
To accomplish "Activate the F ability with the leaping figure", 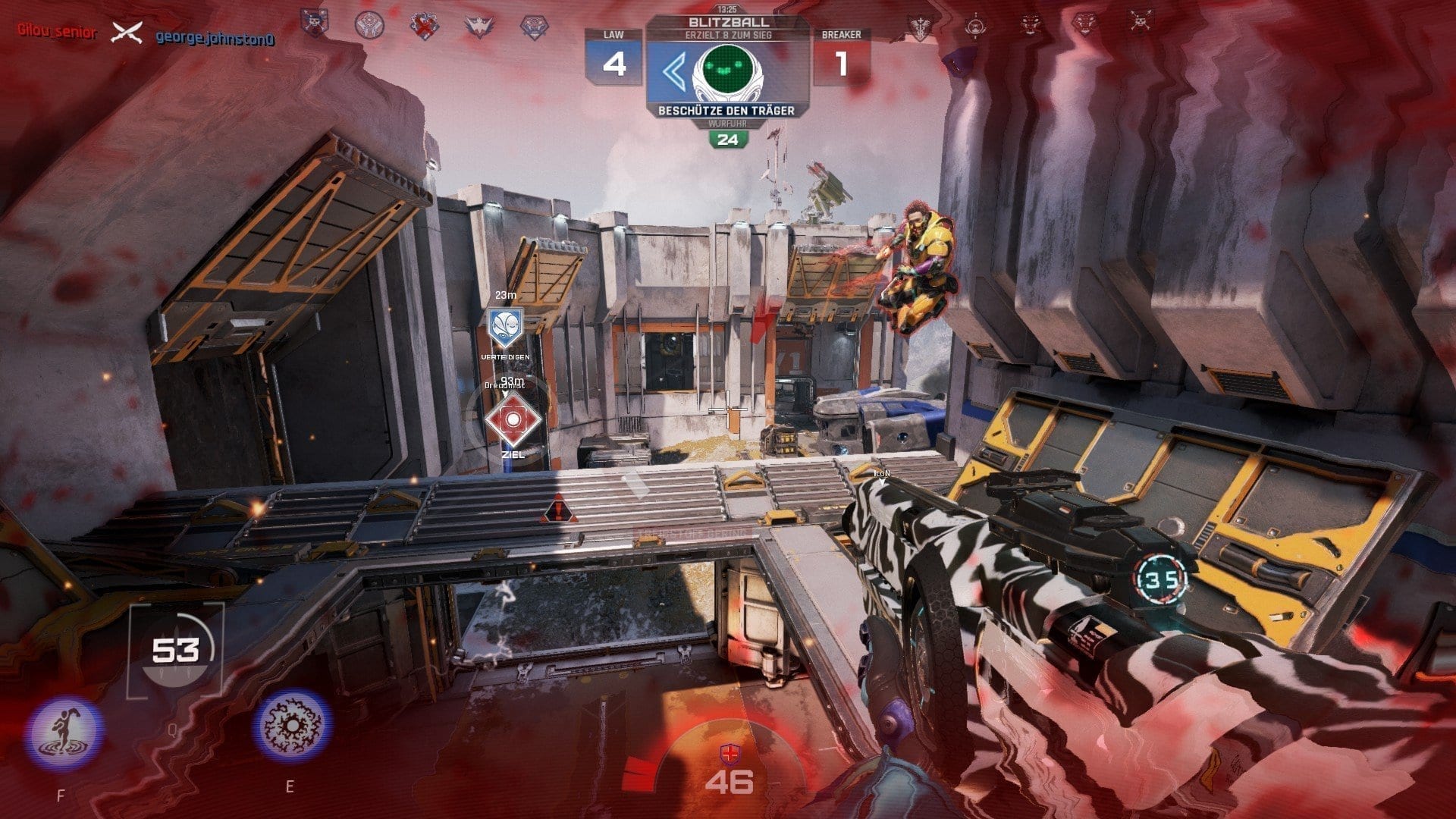I will pyautogui.click(x=64, y=733).
